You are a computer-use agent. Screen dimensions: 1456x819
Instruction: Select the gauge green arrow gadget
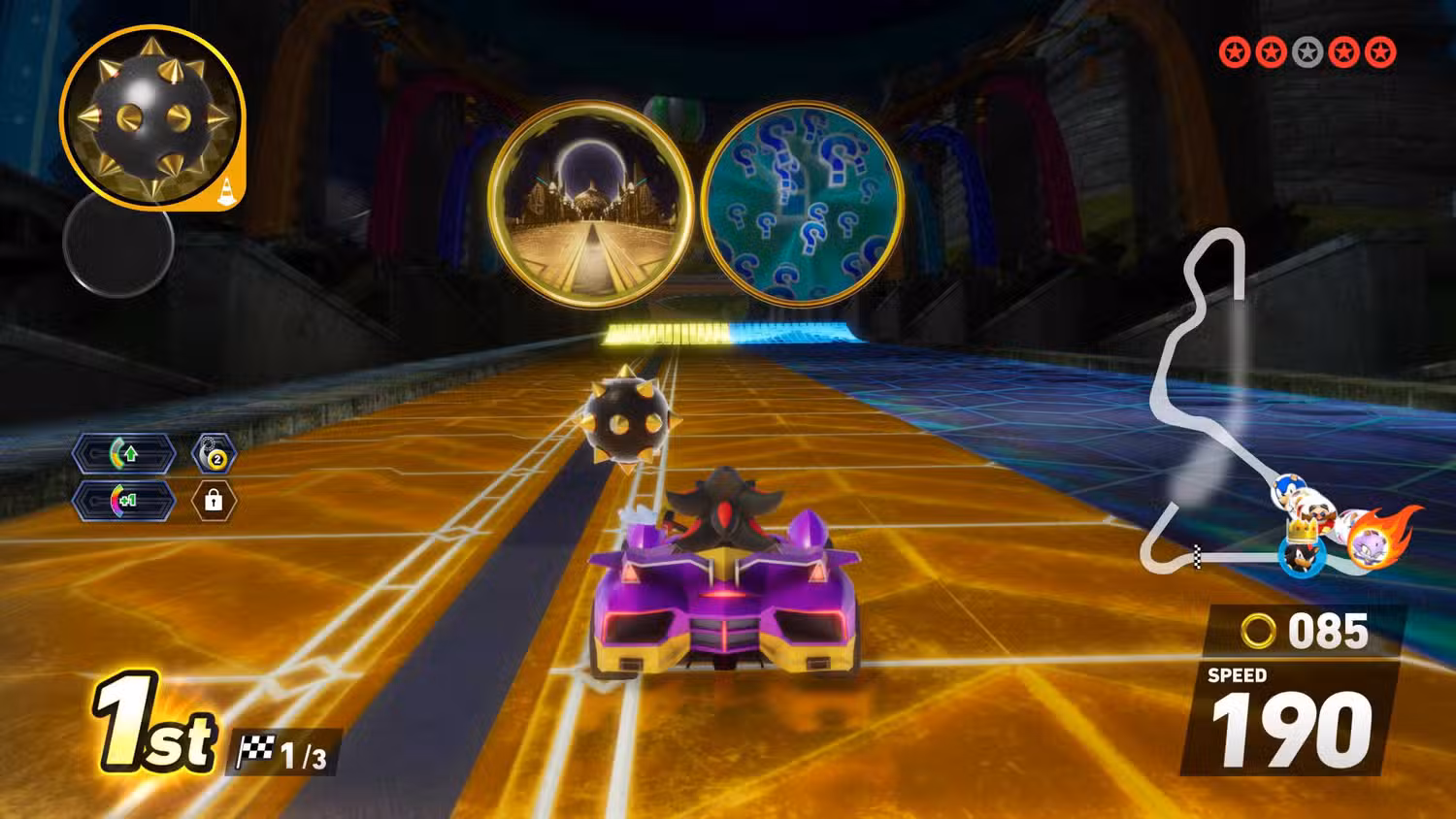pos(125,453)
